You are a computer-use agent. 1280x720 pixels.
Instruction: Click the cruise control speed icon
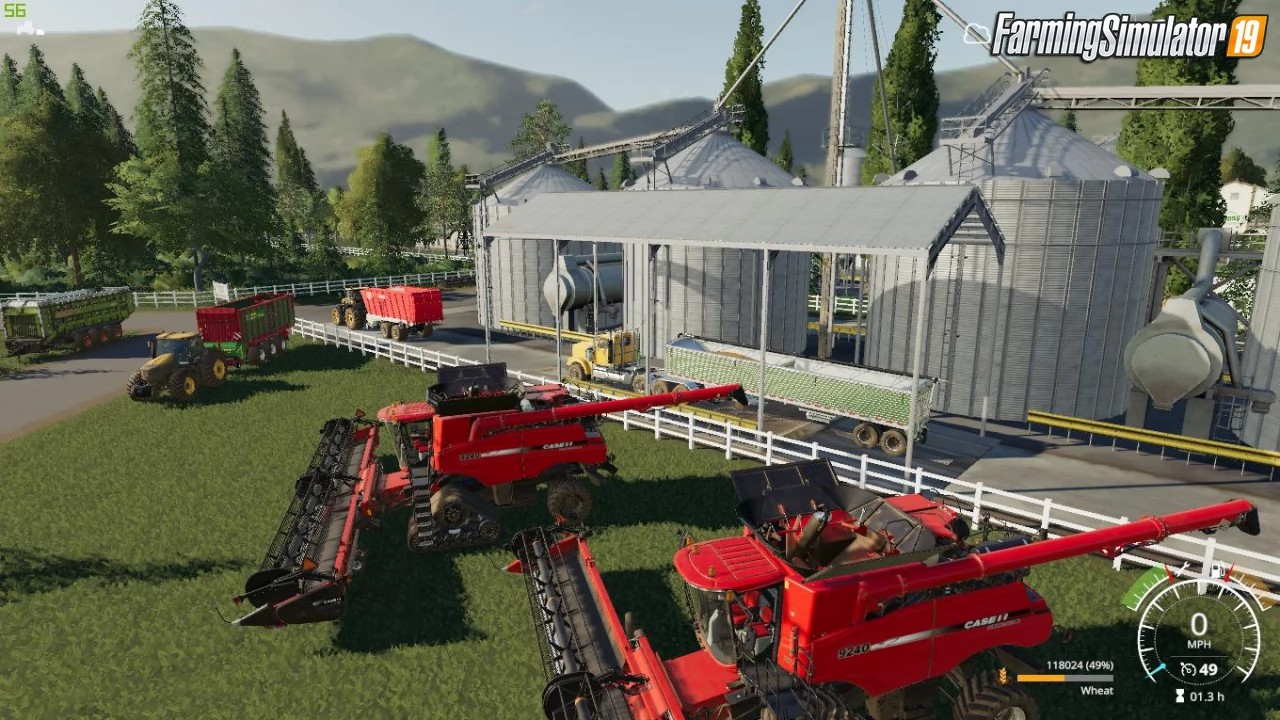pyautogui.click(x=1187, y=669)
